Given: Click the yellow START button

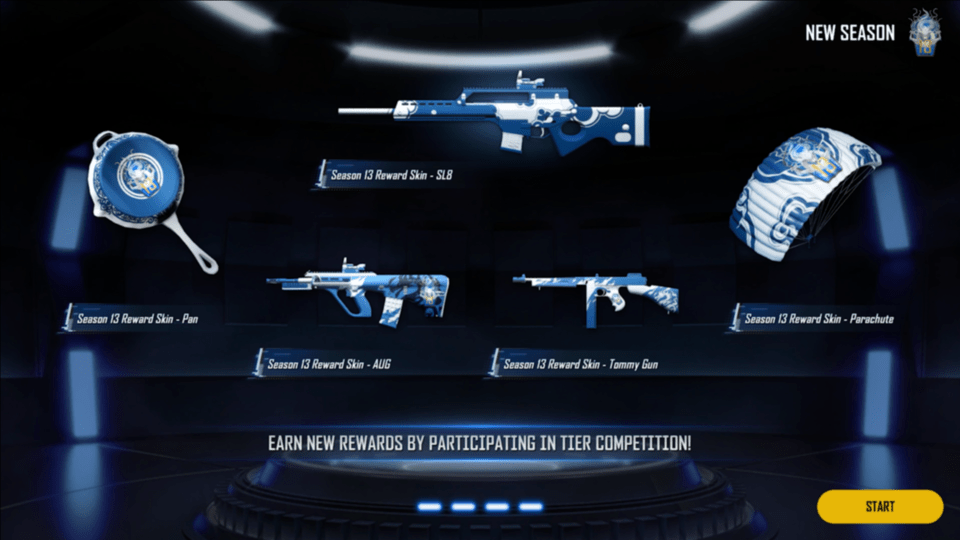Looking at the screenshot, I should tap(879, 506).
